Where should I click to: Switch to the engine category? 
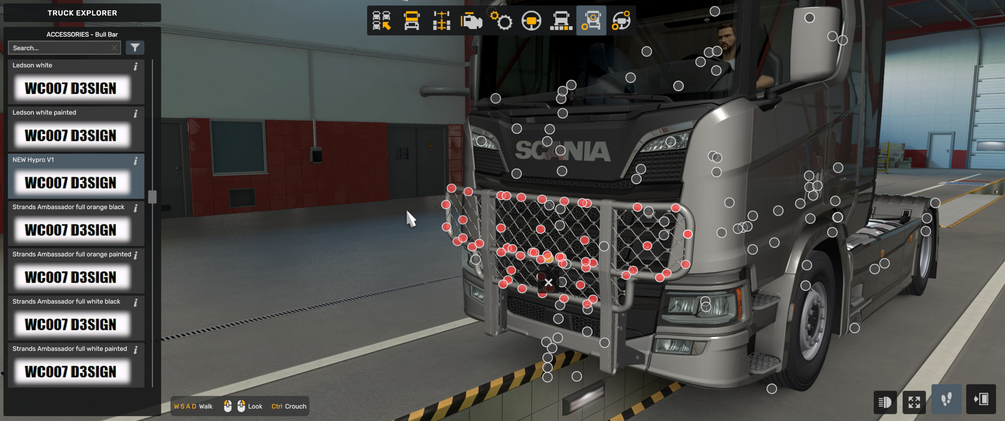[x=471, y=21]
